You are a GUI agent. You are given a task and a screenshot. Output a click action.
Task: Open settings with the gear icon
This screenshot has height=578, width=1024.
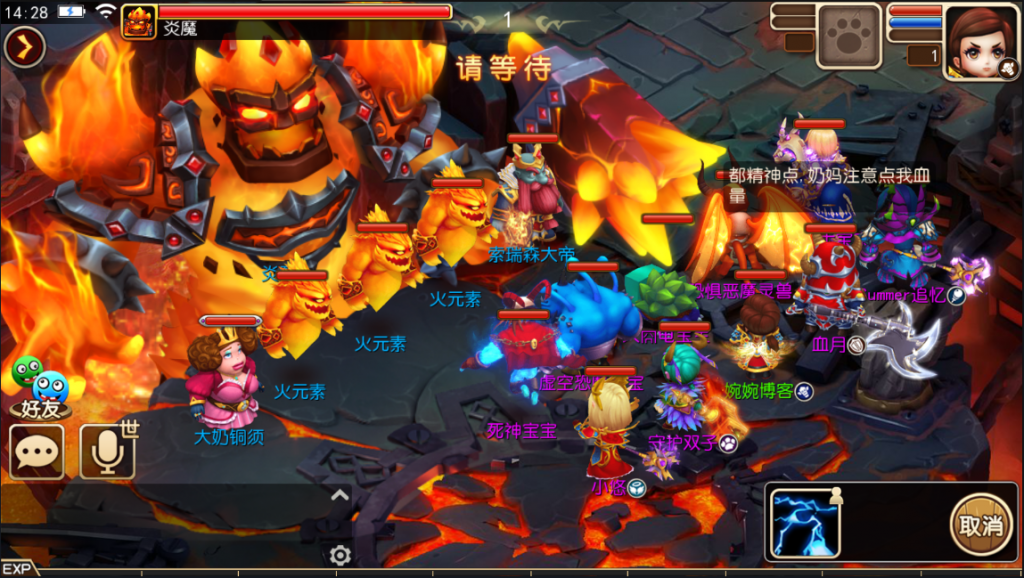340,555
